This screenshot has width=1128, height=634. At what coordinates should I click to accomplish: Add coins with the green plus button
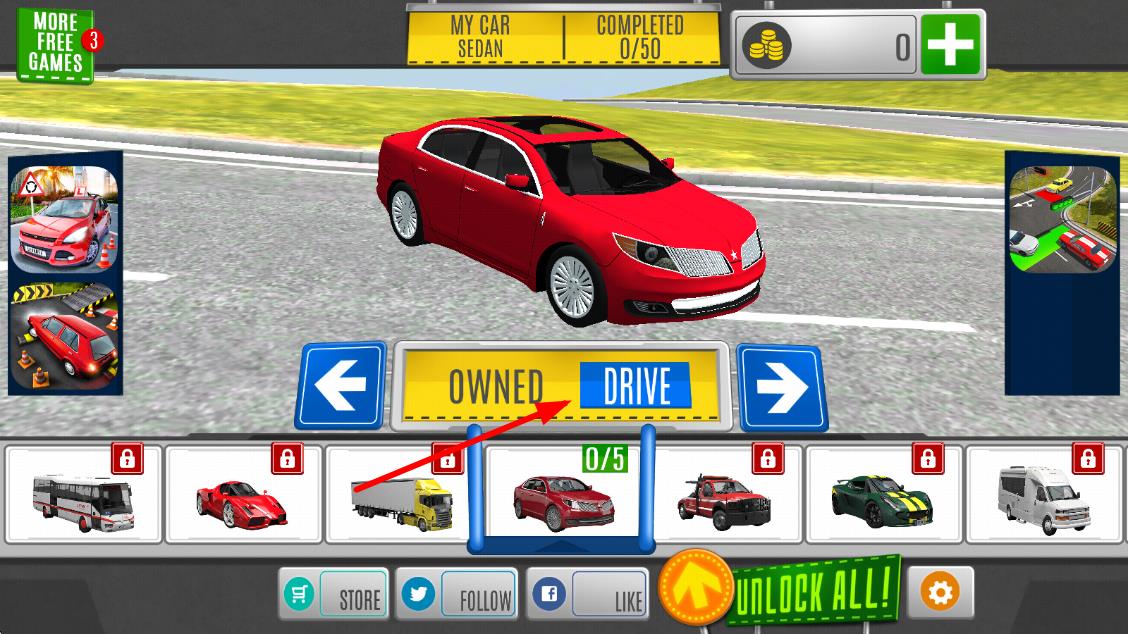(949, 46)
